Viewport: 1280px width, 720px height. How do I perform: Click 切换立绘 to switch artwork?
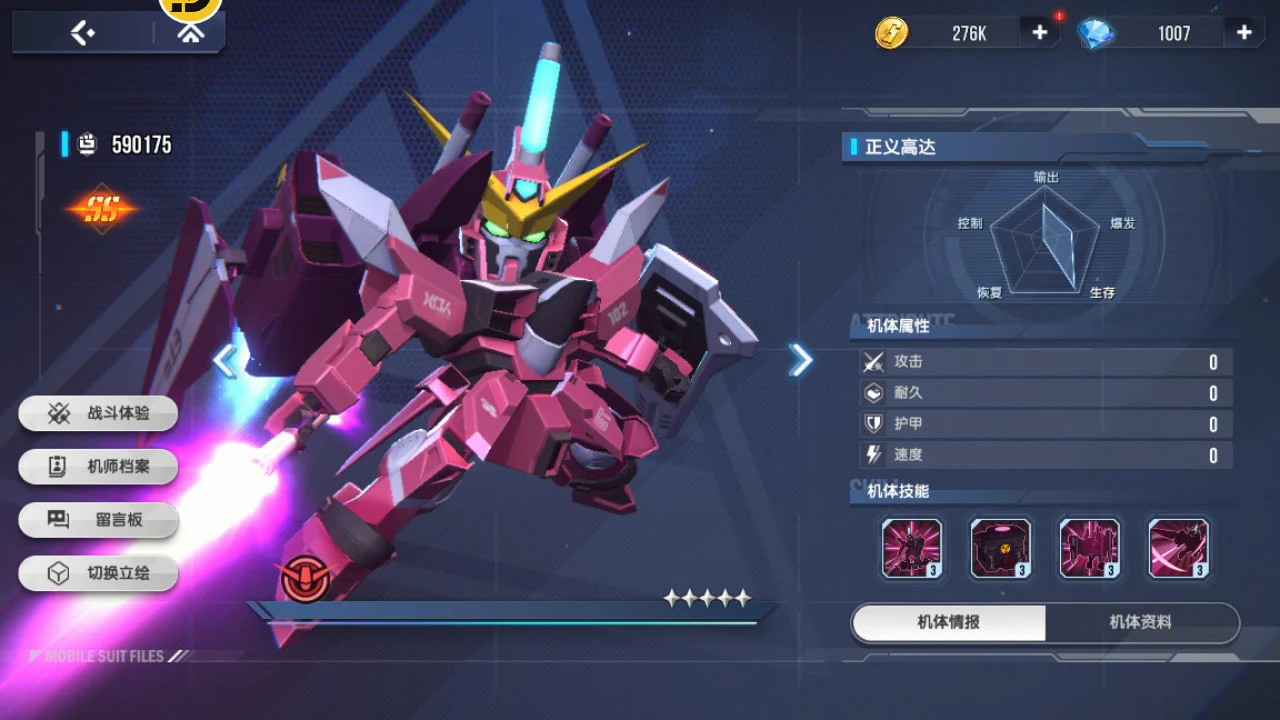99,574
